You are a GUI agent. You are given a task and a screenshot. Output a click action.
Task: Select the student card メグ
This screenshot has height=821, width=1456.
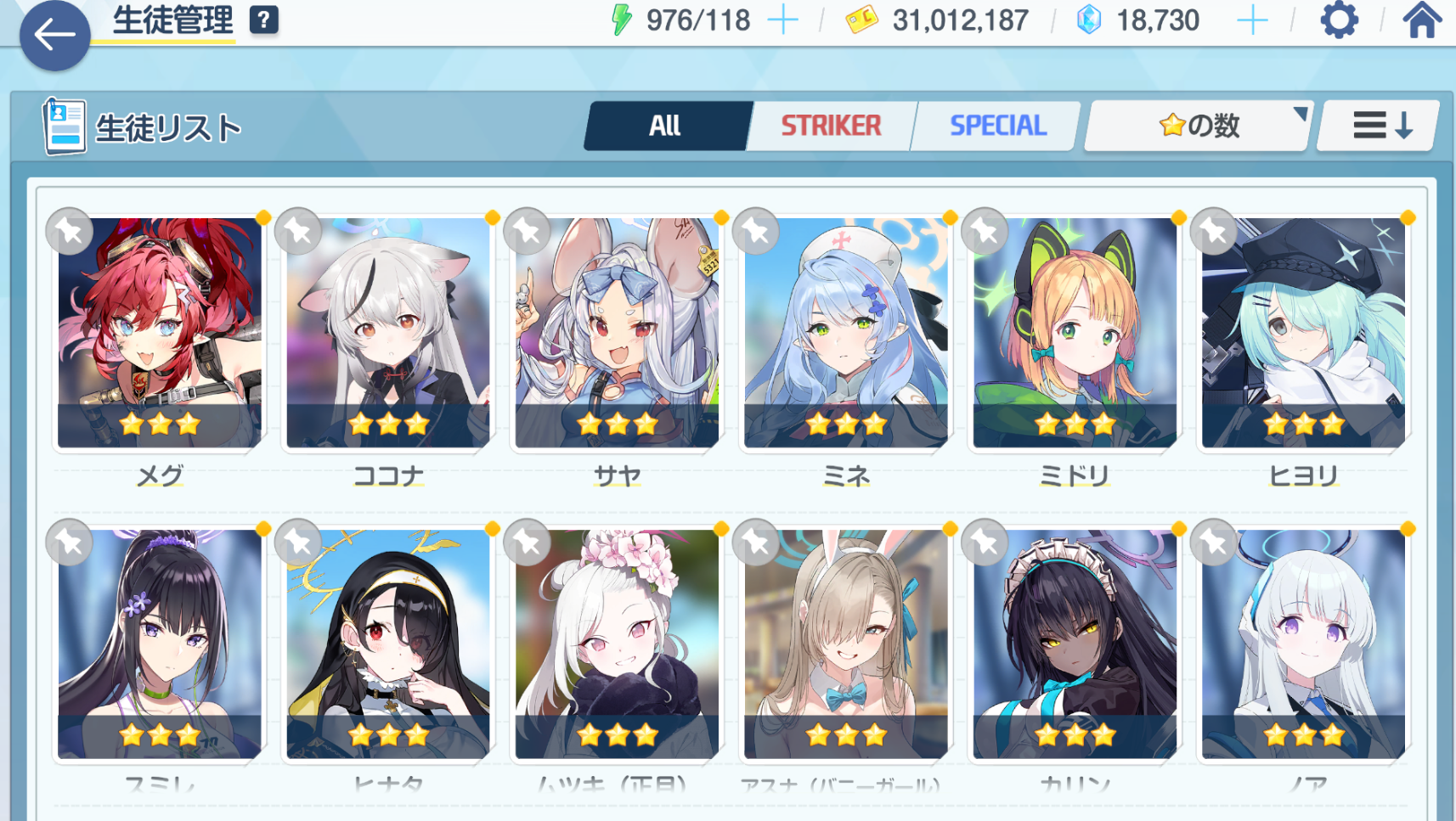[160, 333]
